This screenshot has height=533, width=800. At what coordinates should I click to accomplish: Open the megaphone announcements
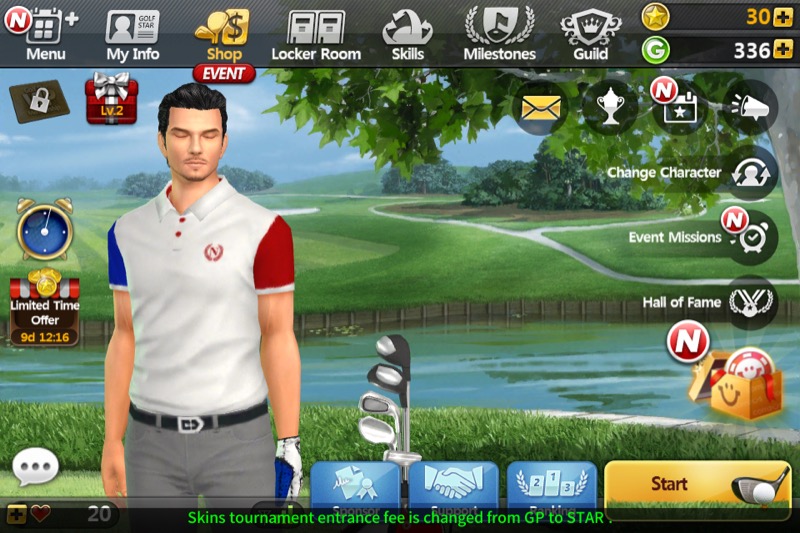tap(750, 108)
